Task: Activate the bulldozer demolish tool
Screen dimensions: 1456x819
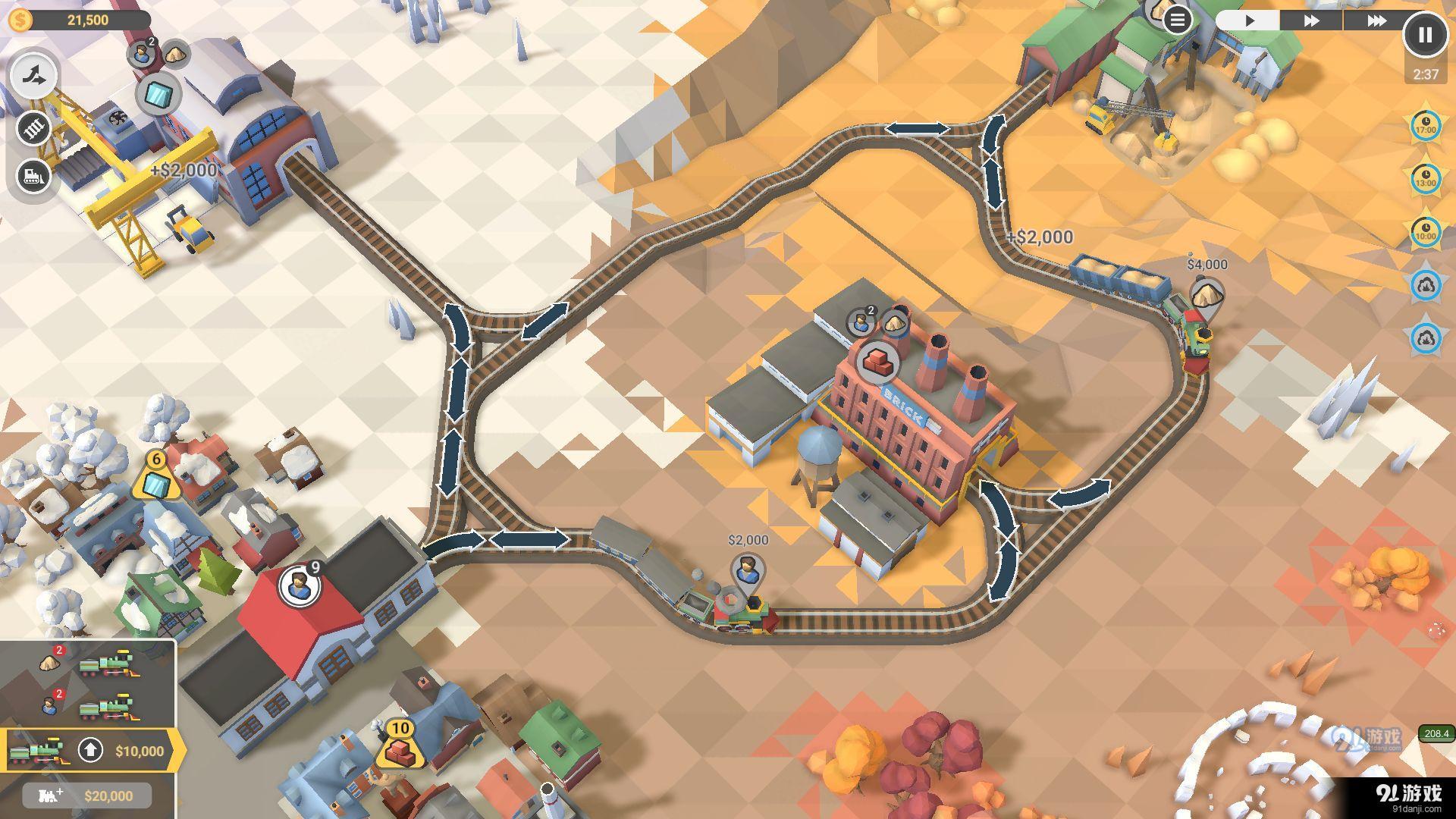Action: [34, 177]
